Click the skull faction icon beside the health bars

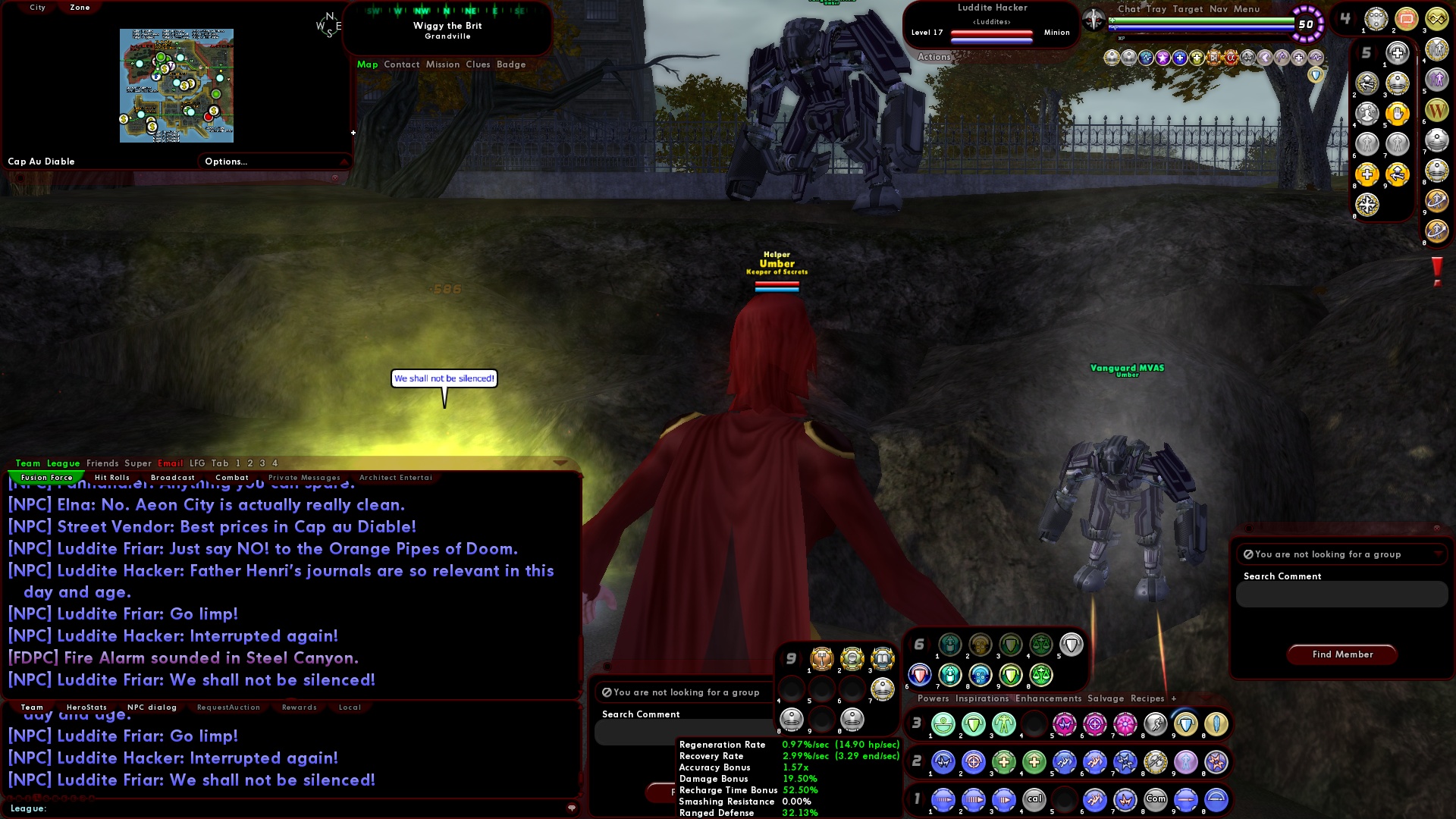tap(1094, 20)
